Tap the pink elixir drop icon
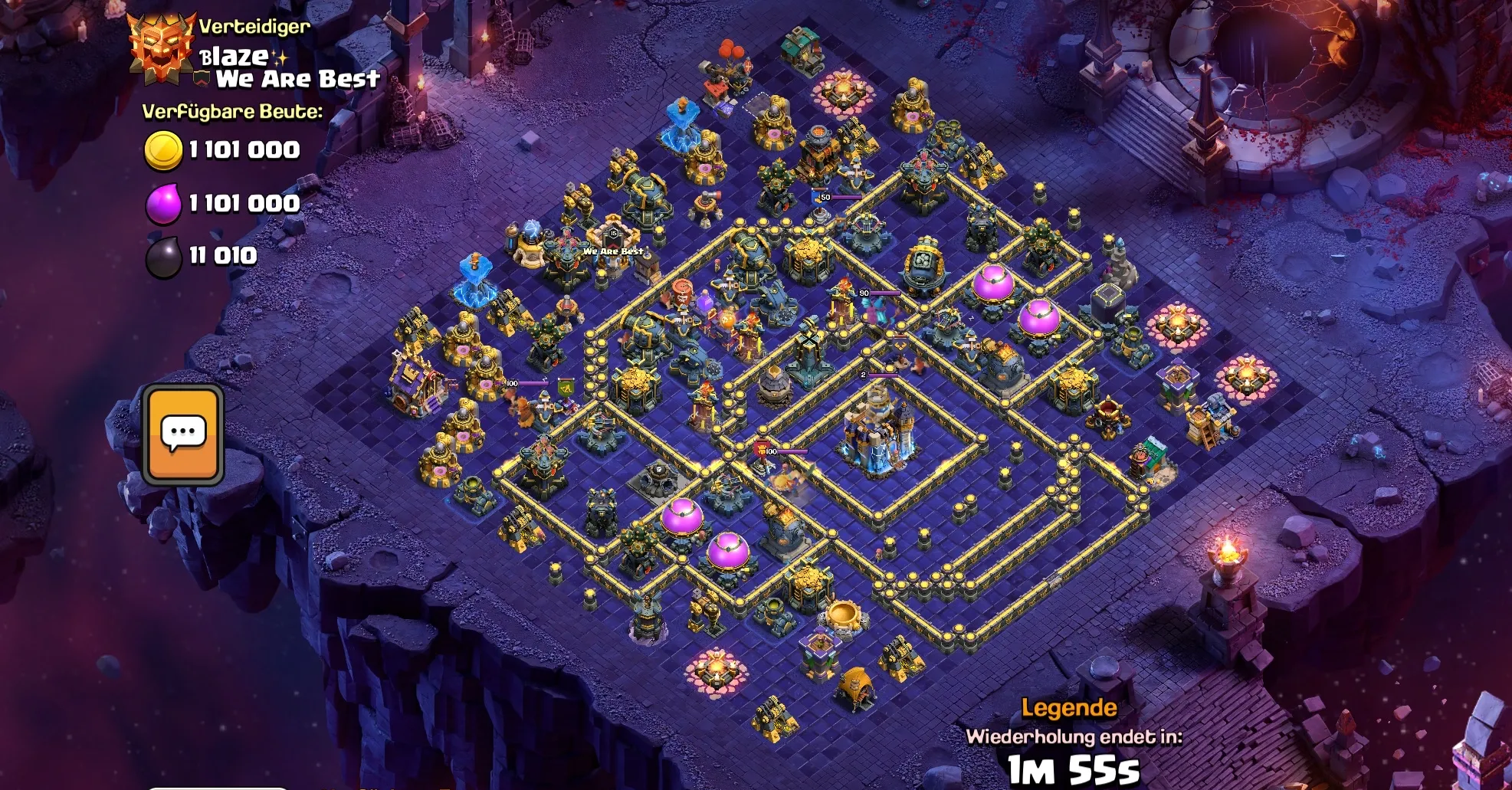Viewport: 1512px width, 790px height. (165, 203)
